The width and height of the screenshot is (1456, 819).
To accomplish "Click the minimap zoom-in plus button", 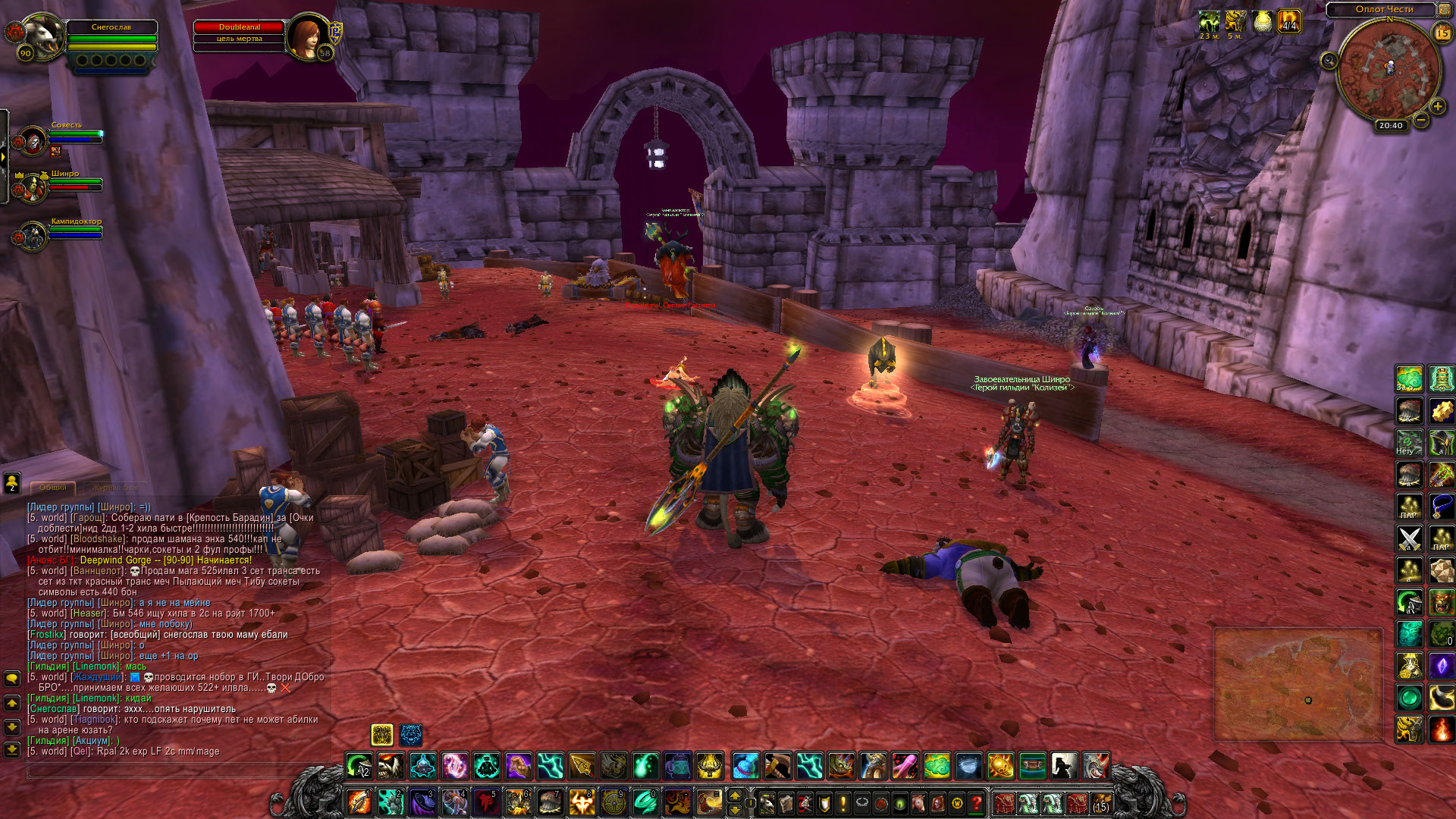I will pos(1437,107).
